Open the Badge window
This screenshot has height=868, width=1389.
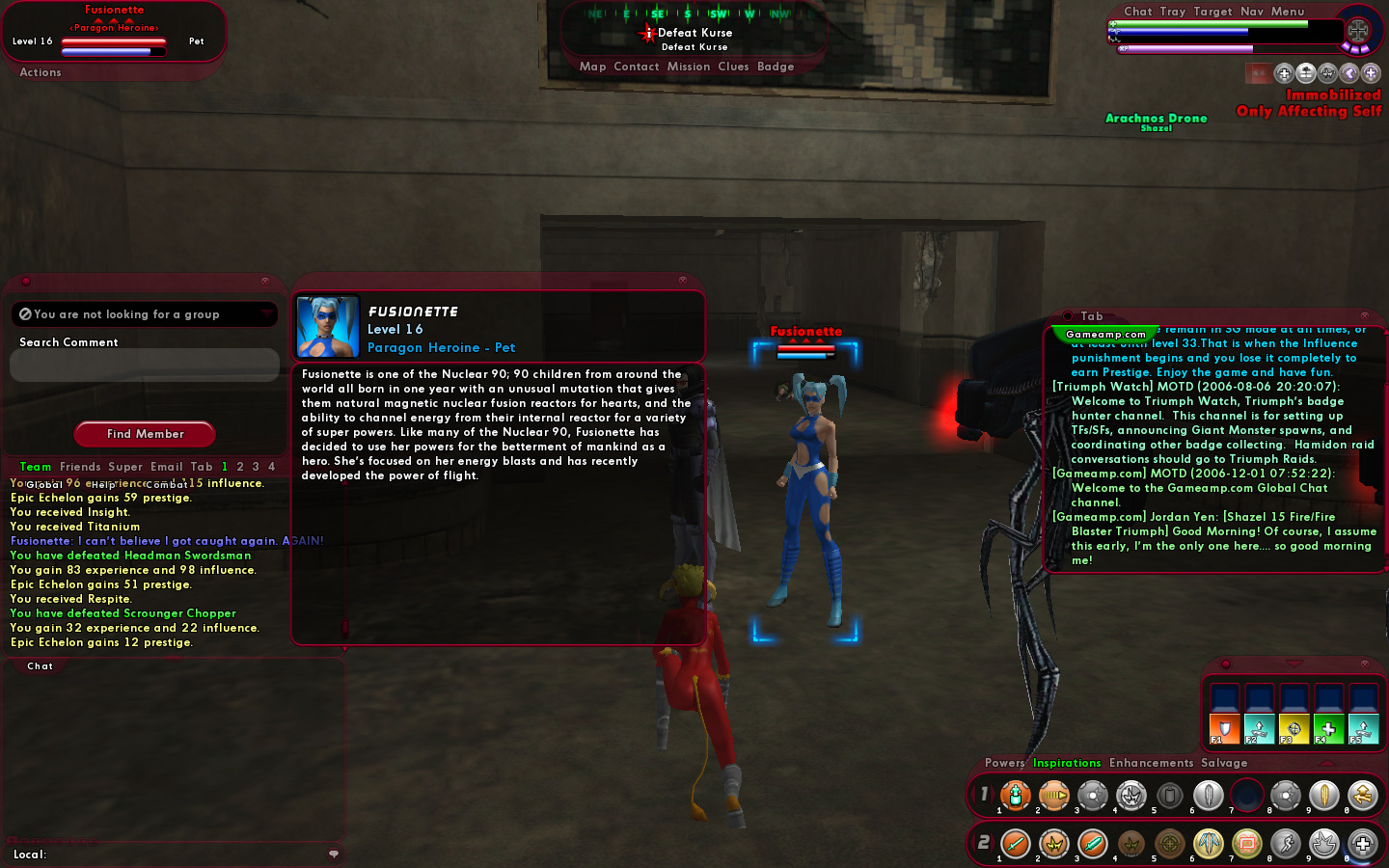(776, 68)
